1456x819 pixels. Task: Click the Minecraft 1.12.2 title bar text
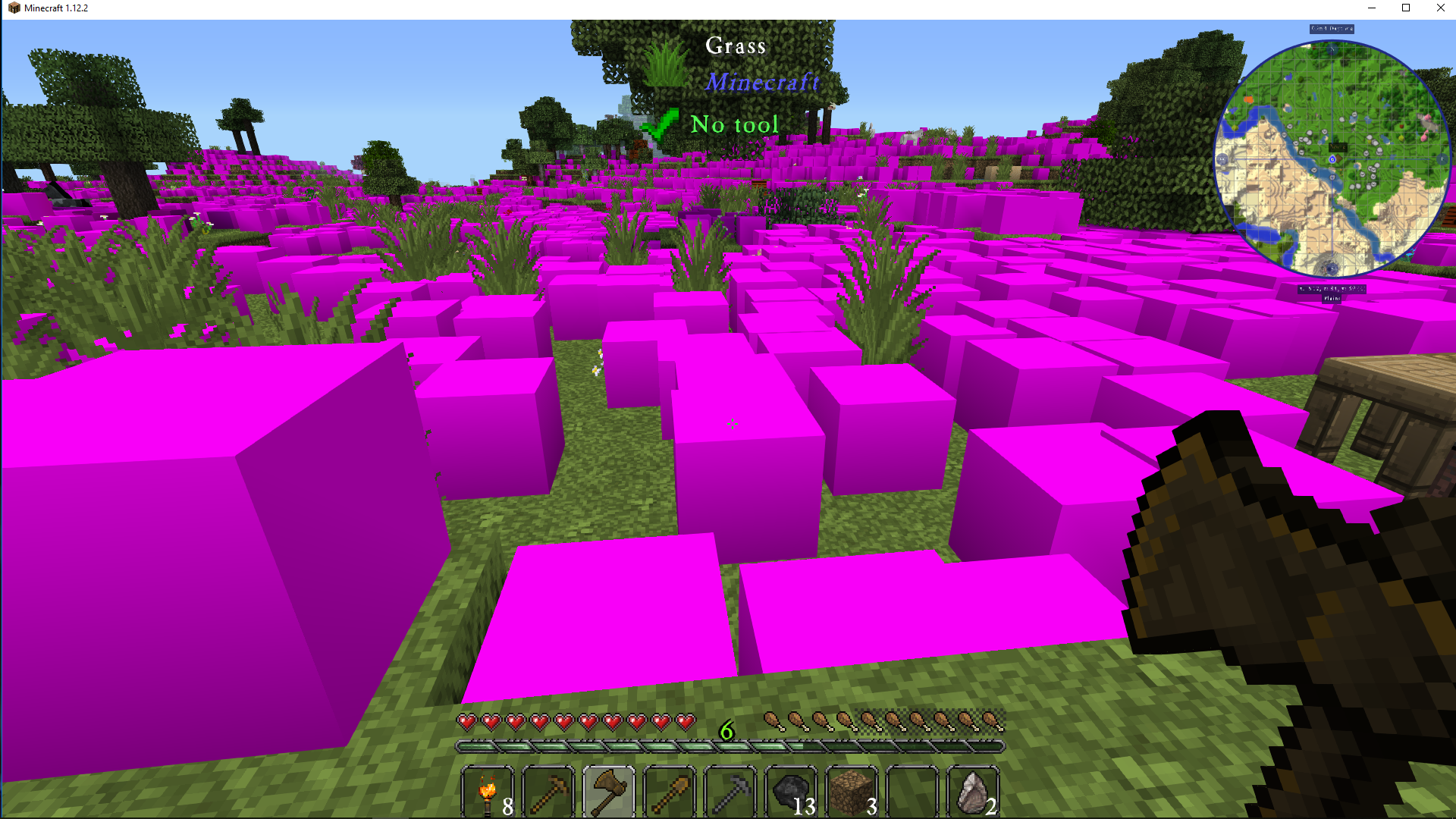[x=55, y=8]
